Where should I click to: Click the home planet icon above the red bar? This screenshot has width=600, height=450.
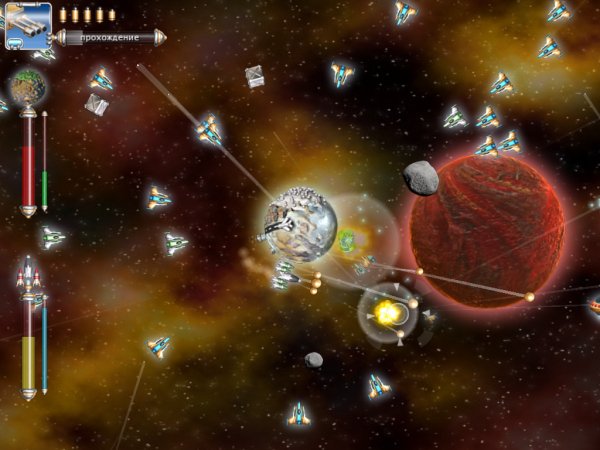click(x=28, y=88)
